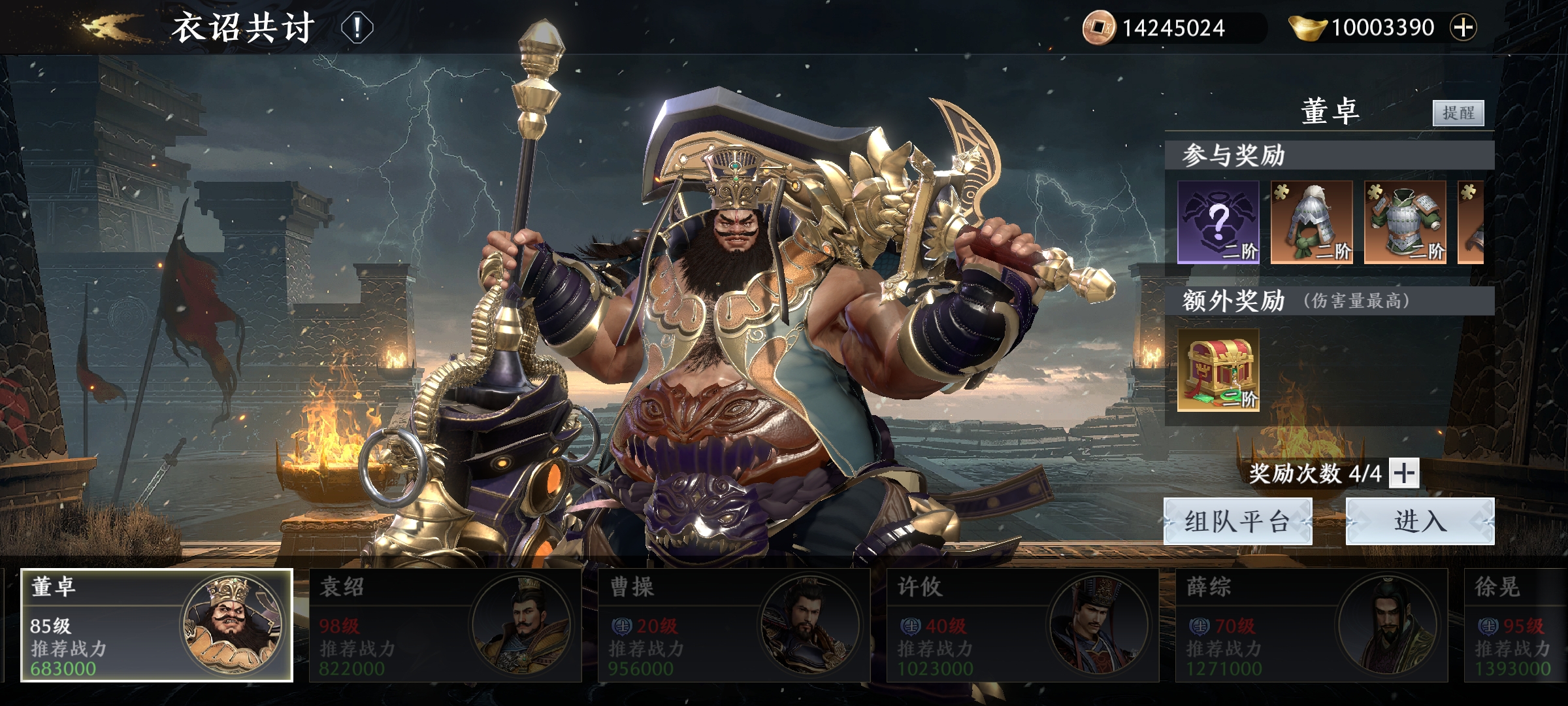Choose the 徐晃 boss tile
This screenshot has height=706, width=1568.
pyautogui.click(x=1516, y=625)
